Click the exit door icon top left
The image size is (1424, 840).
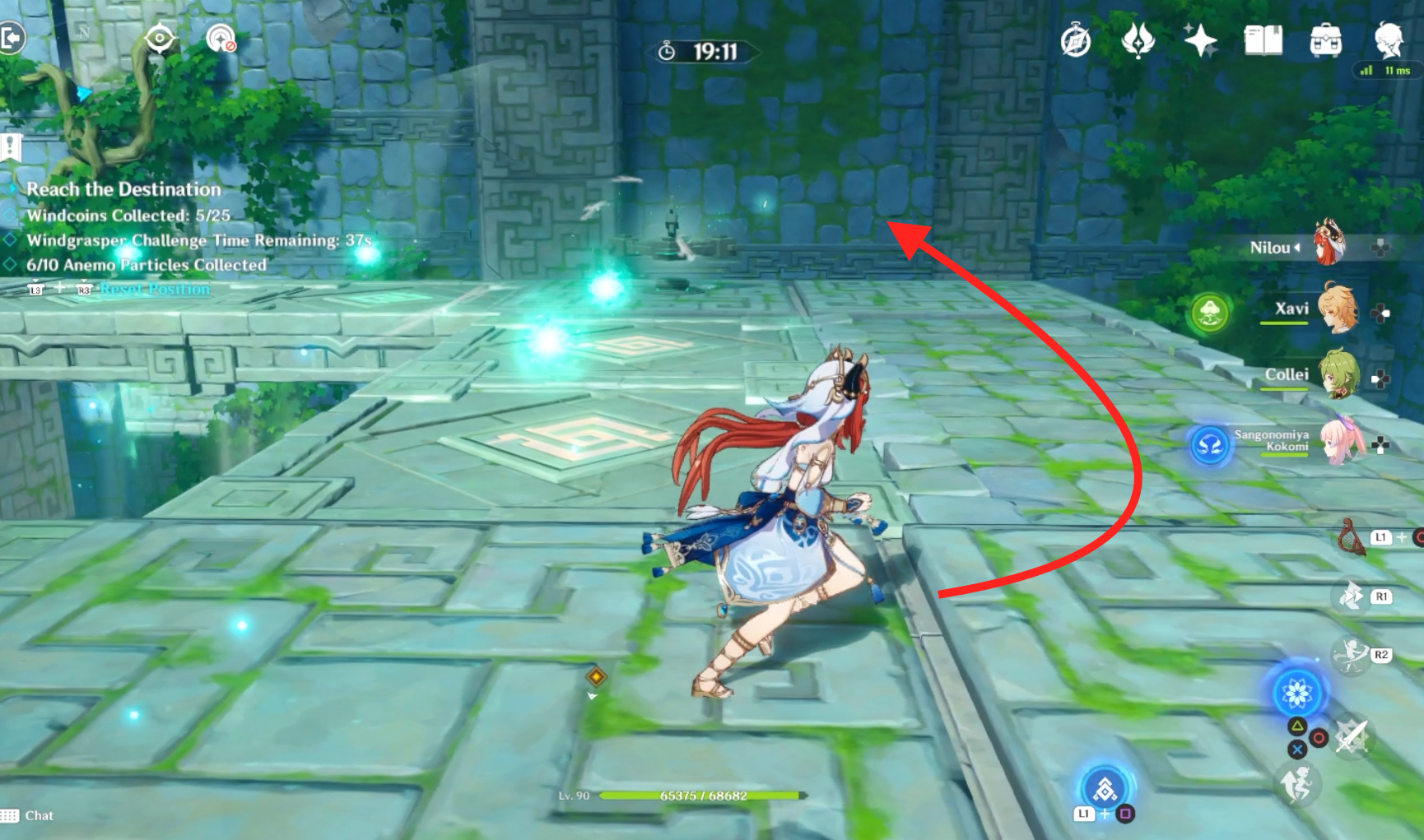12,38
